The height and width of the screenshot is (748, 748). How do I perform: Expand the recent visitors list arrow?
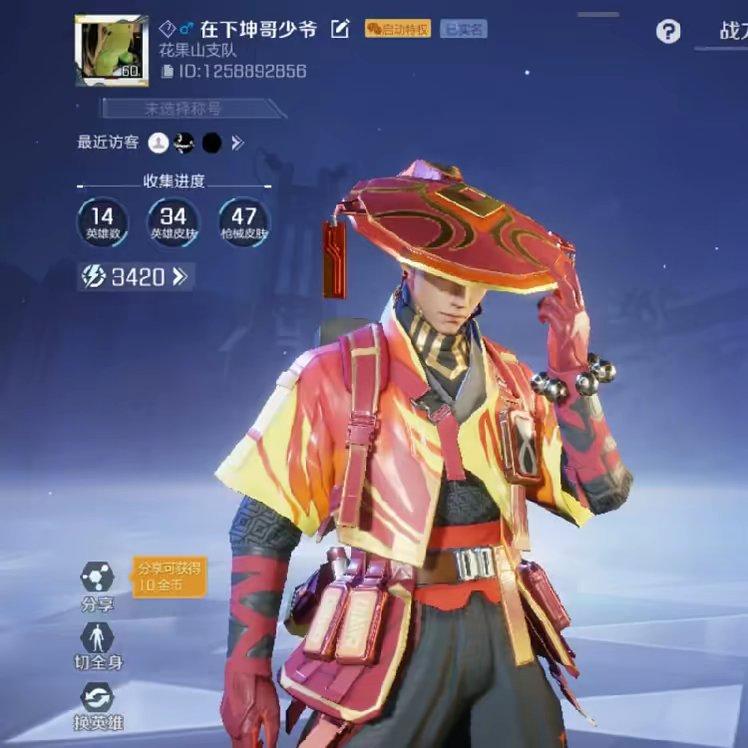[x=238, y=143]
